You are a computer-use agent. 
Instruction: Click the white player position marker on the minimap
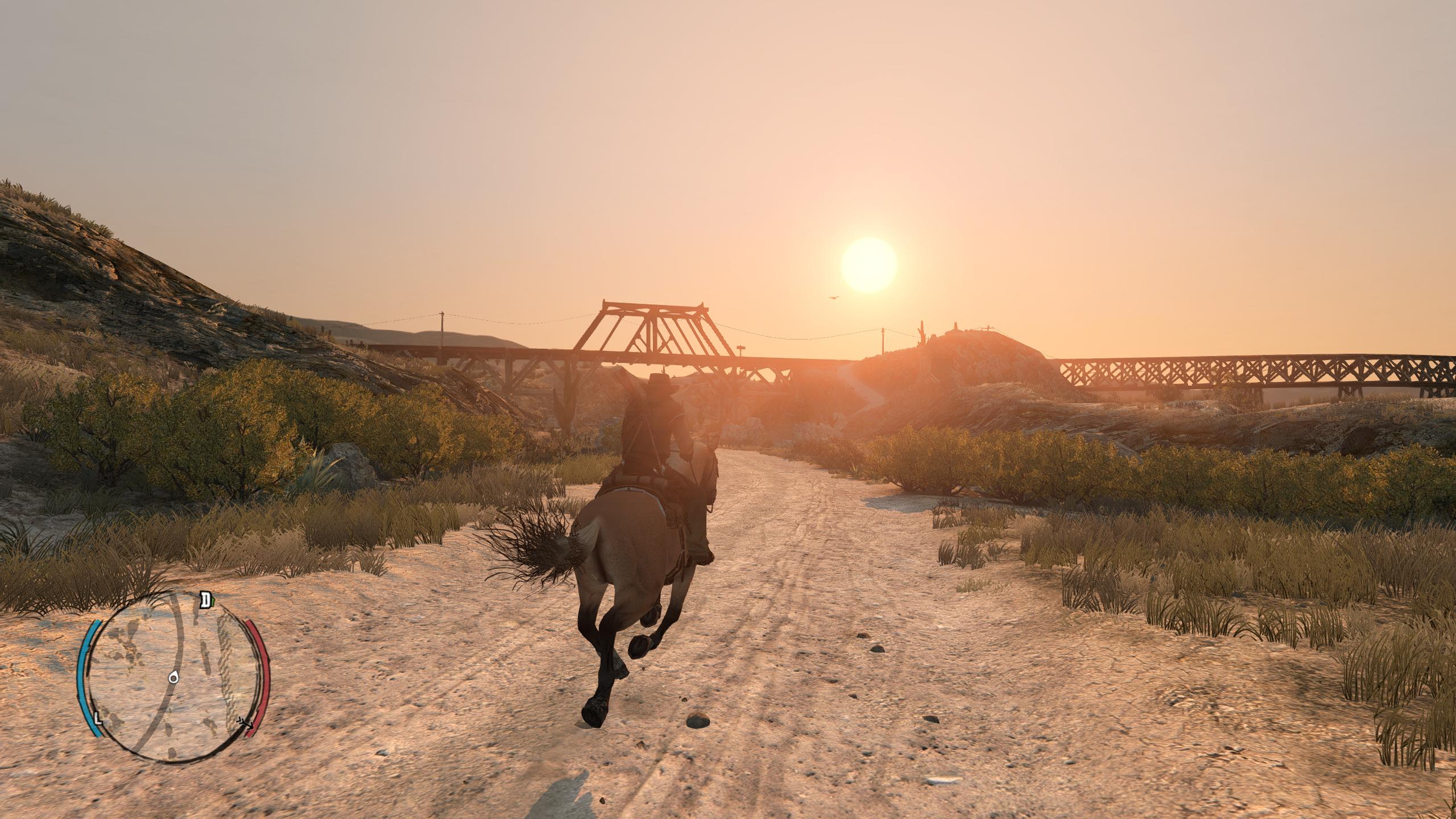coord(173,678)
